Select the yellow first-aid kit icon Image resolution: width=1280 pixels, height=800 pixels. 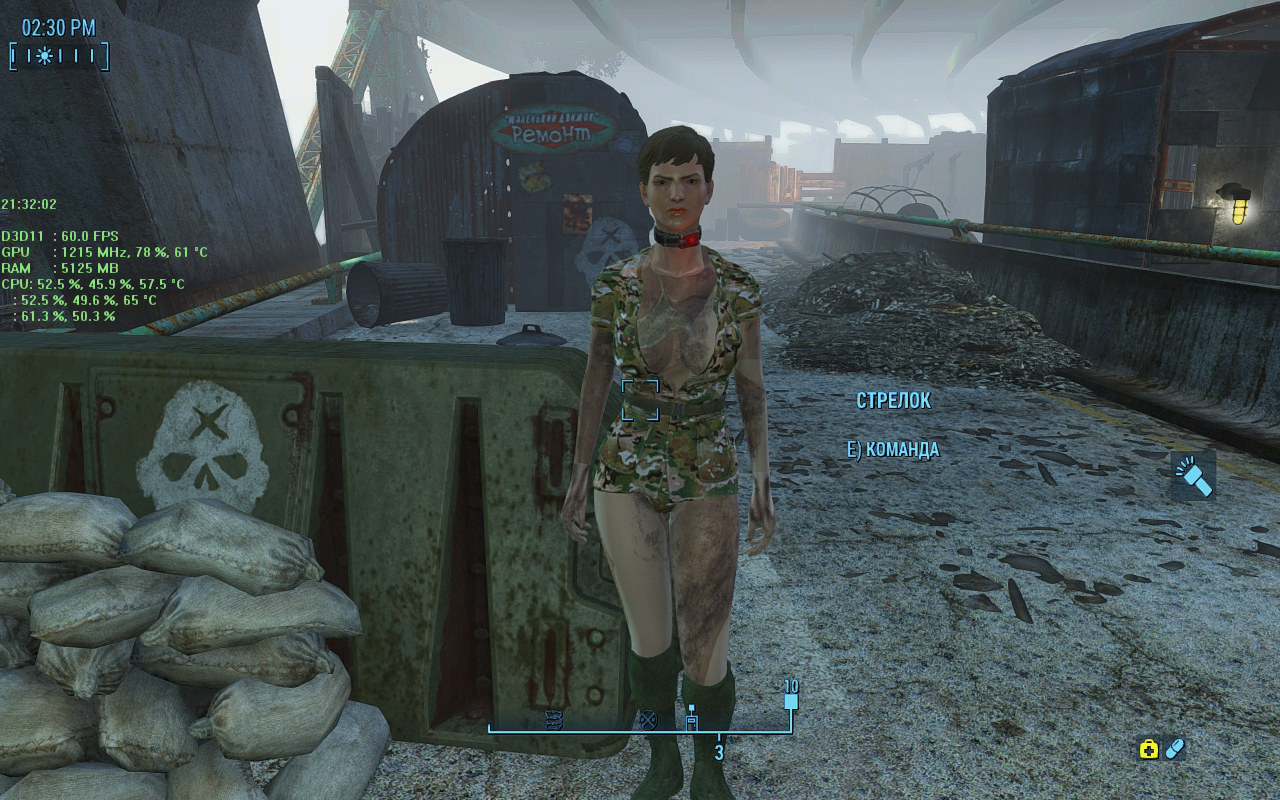tap(1149, 749)
